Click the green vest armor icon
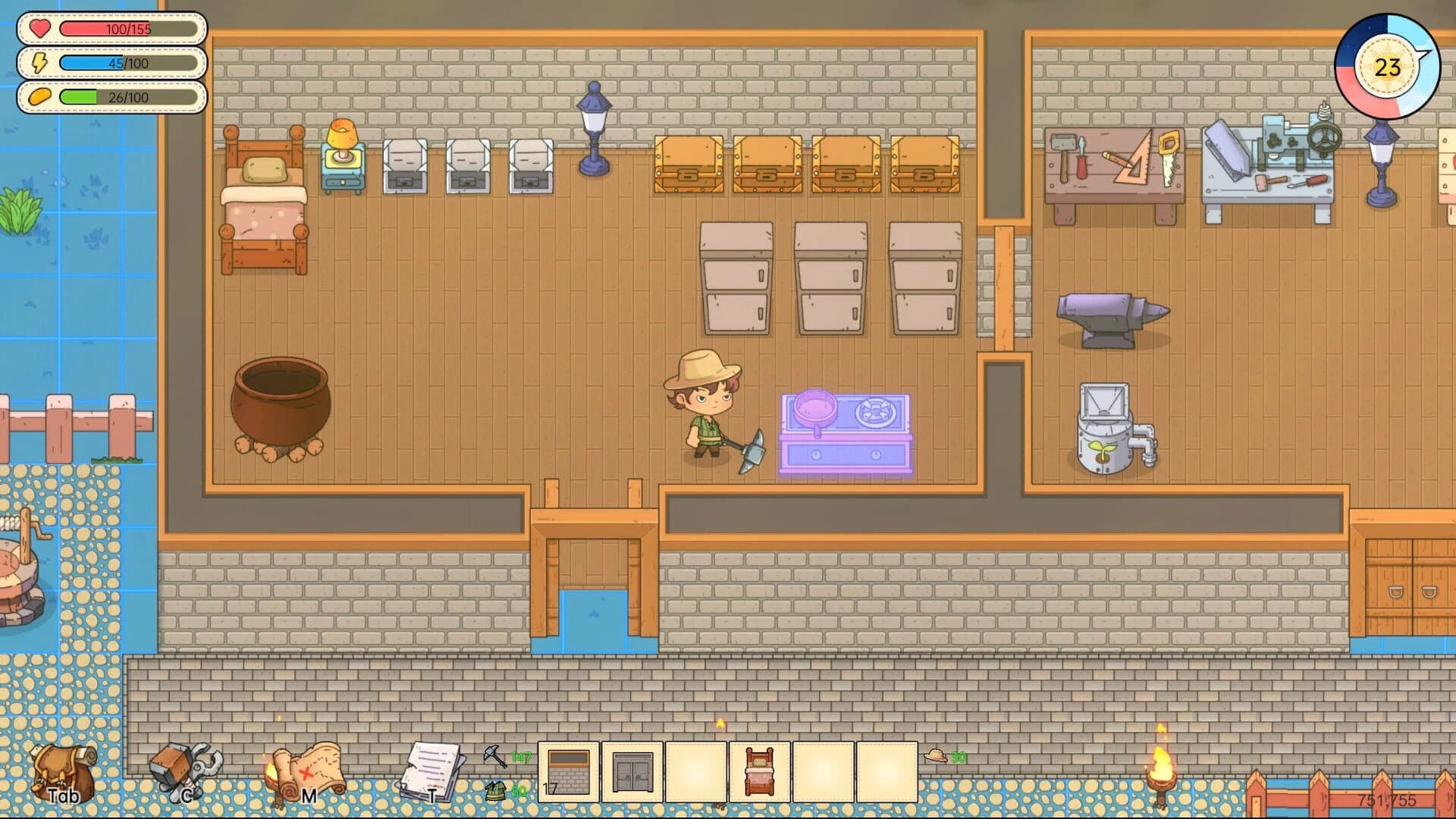The width and height of the screenshot is (1456, 819). tap(497, 790)
